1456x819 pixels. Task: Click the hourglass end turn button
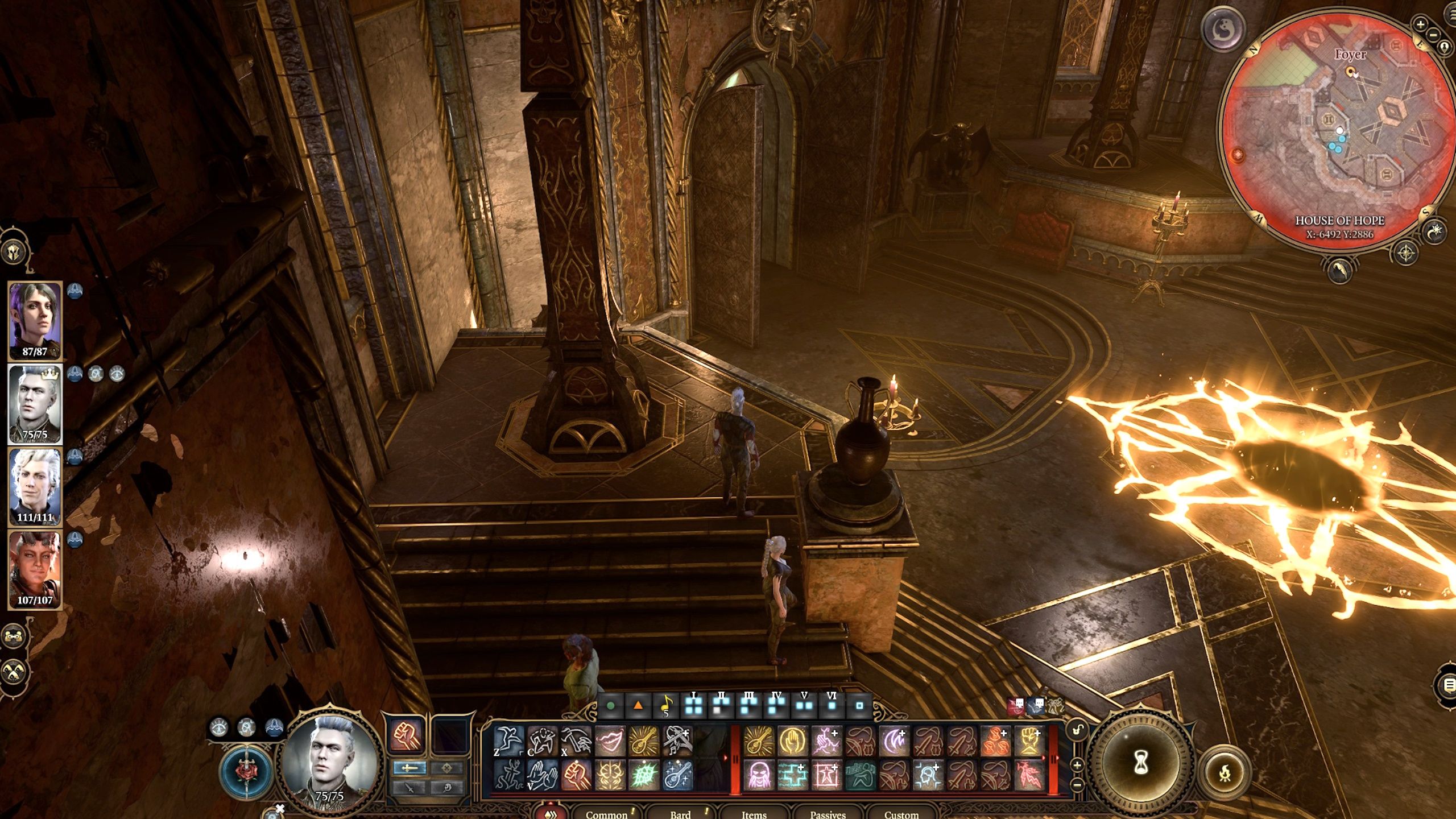(1141, 763)
